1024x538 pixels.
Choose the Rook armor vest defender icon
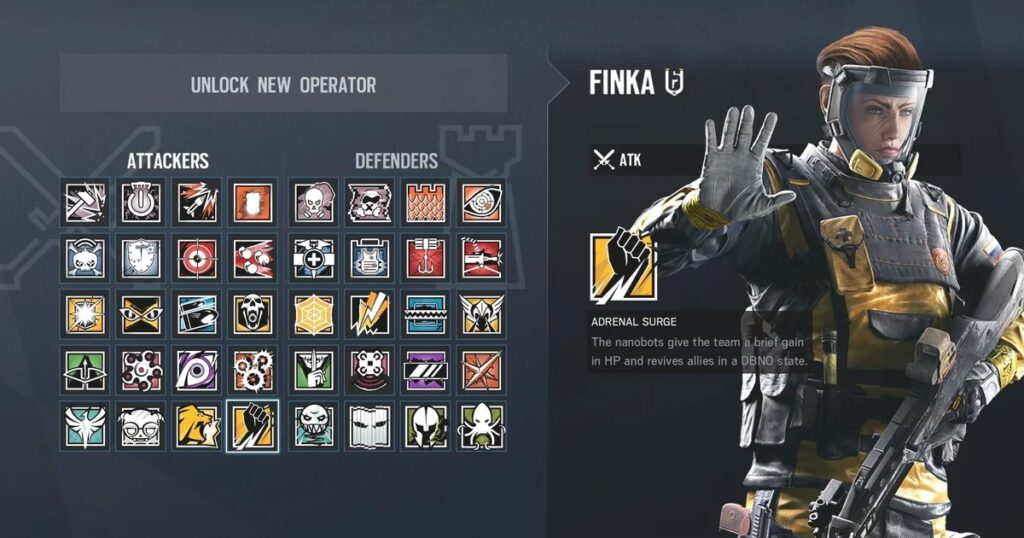(369, 258)
